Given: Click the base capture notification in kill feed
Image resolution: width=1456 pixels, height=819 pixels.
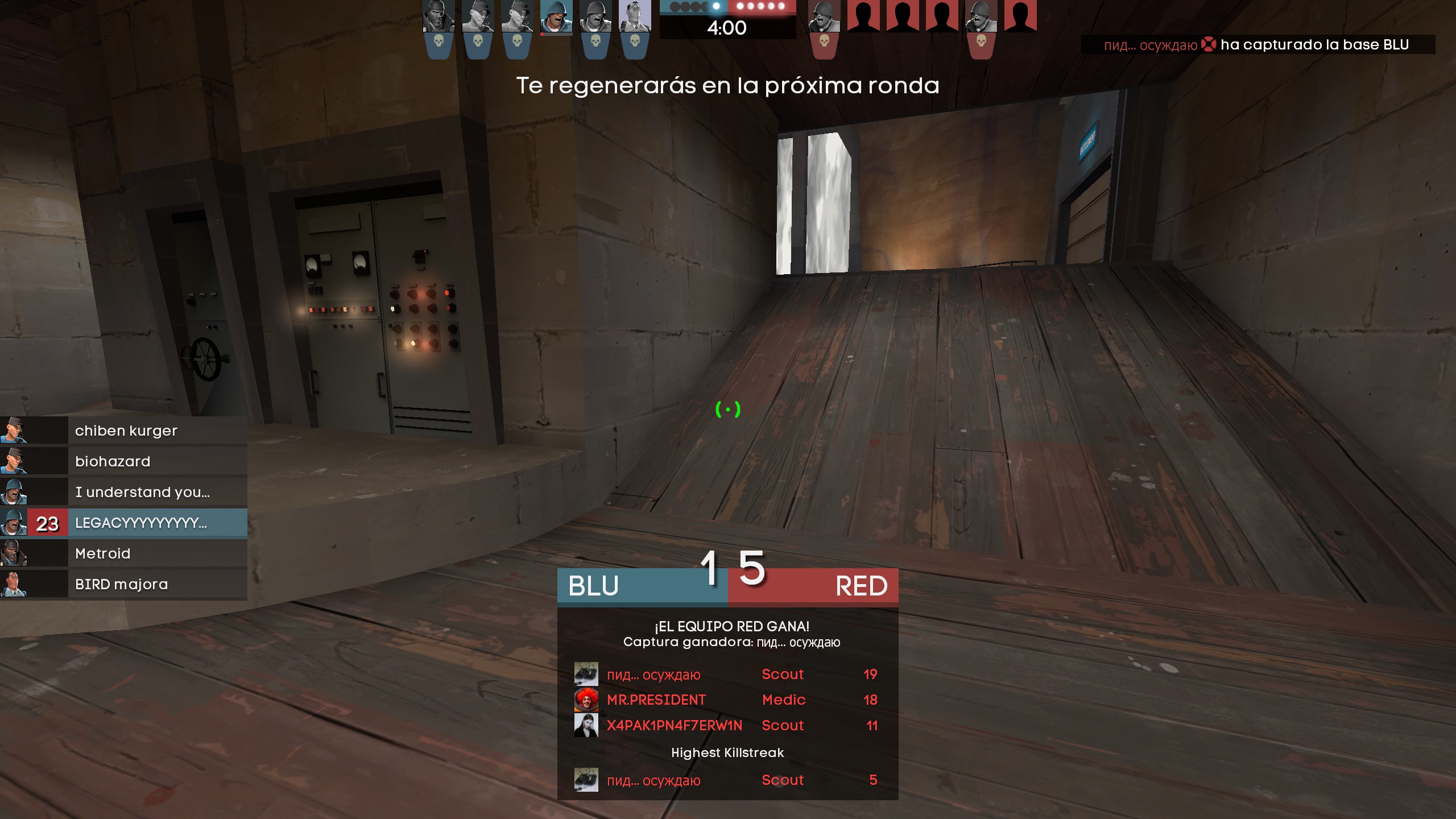Looking at the screenshot, I should [1257, 45].
